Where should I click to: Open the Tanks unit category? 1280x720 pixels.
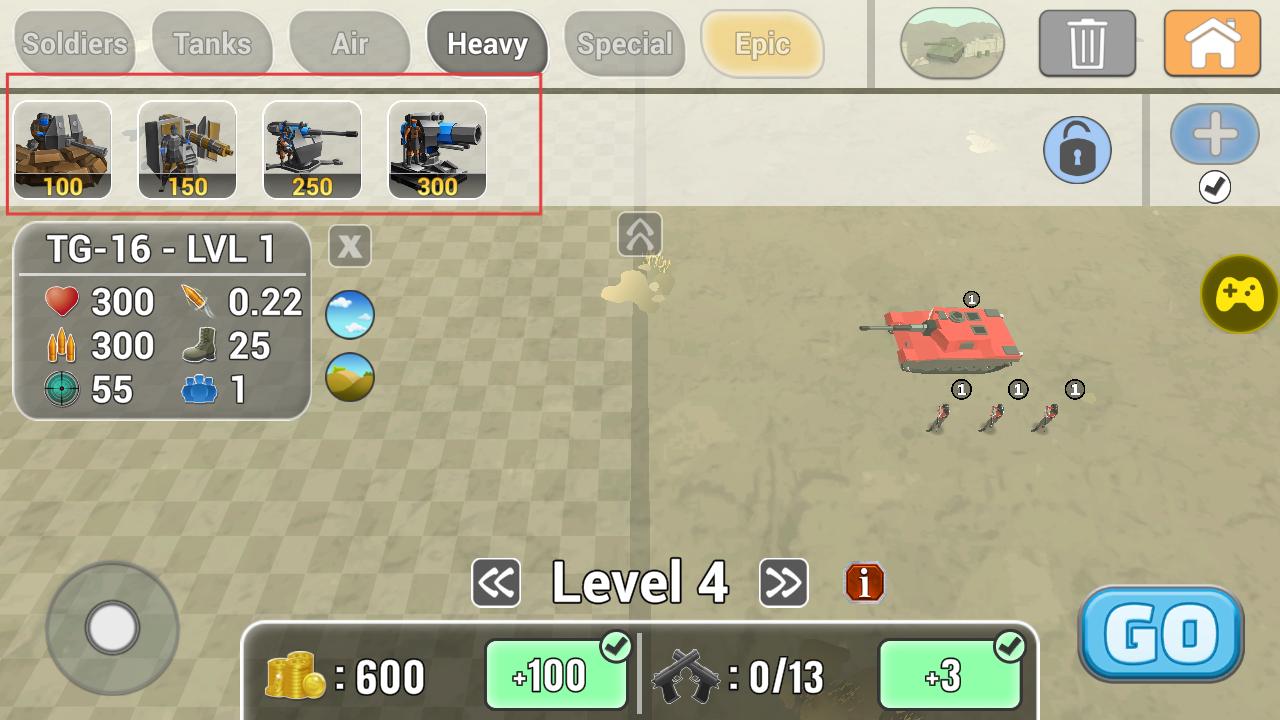212,44
